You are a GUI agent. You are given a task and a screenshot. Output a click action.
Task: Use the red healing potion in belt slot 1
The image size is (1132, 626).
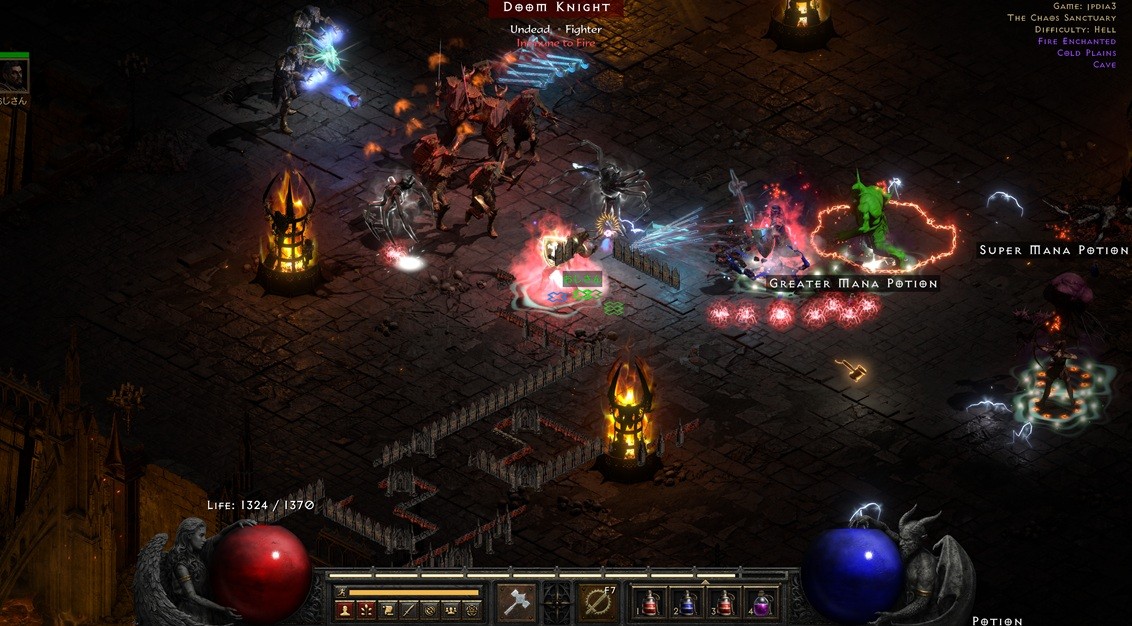coord(651,603)
